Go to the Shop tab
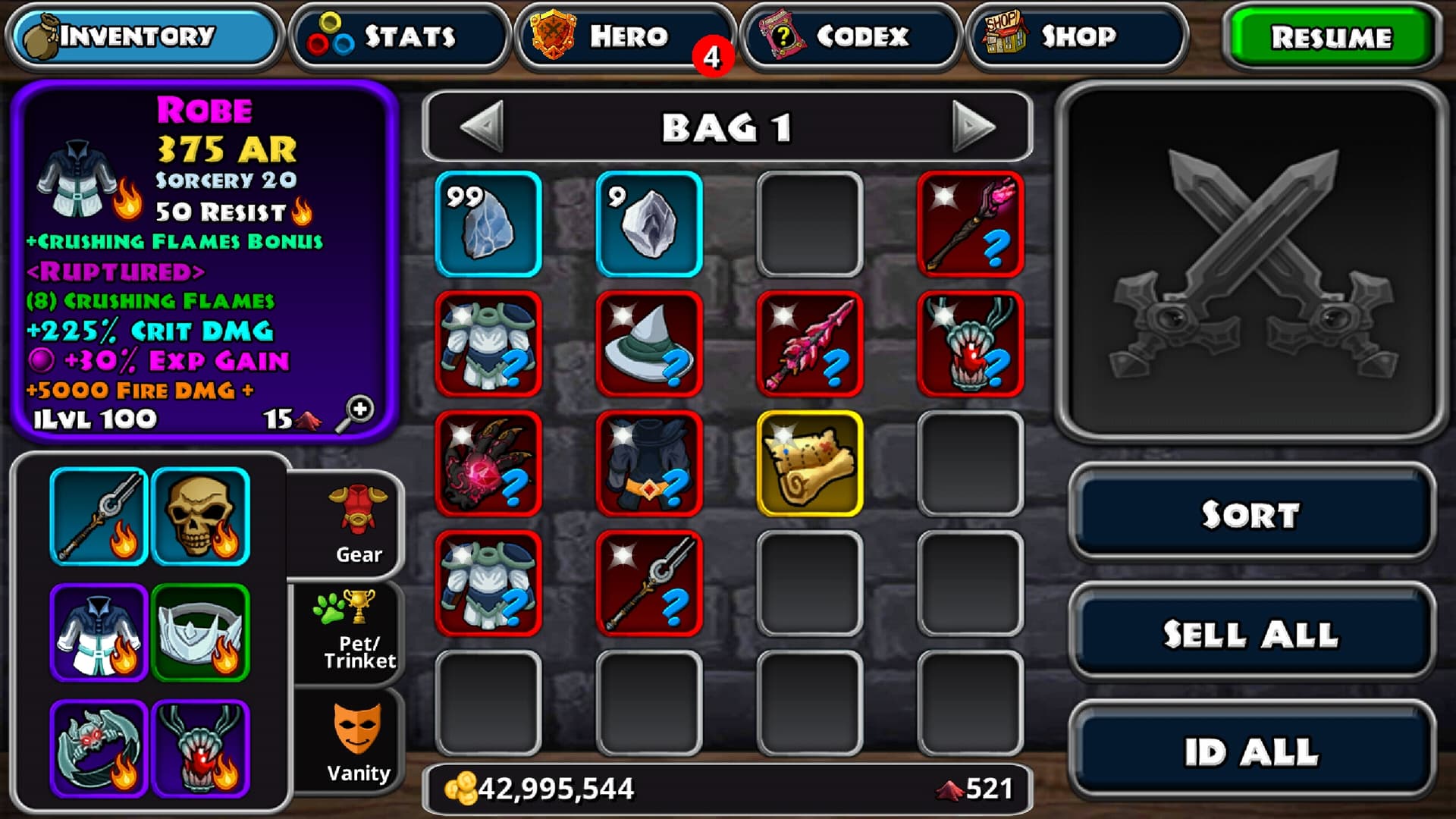This screenshot has height=819, width=1456. [x=1075, y=36]
